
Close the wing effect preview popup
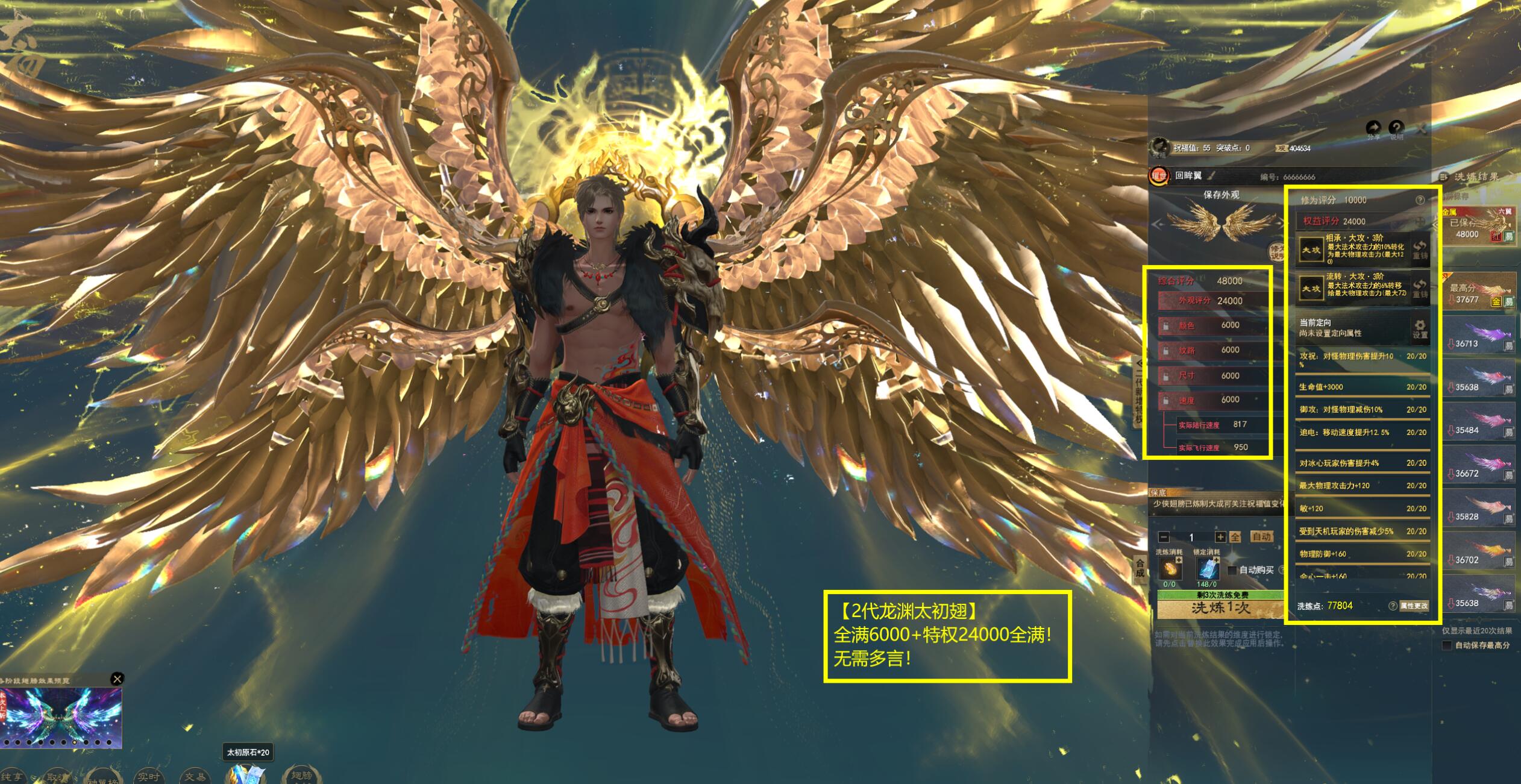[x=118, y=679]
